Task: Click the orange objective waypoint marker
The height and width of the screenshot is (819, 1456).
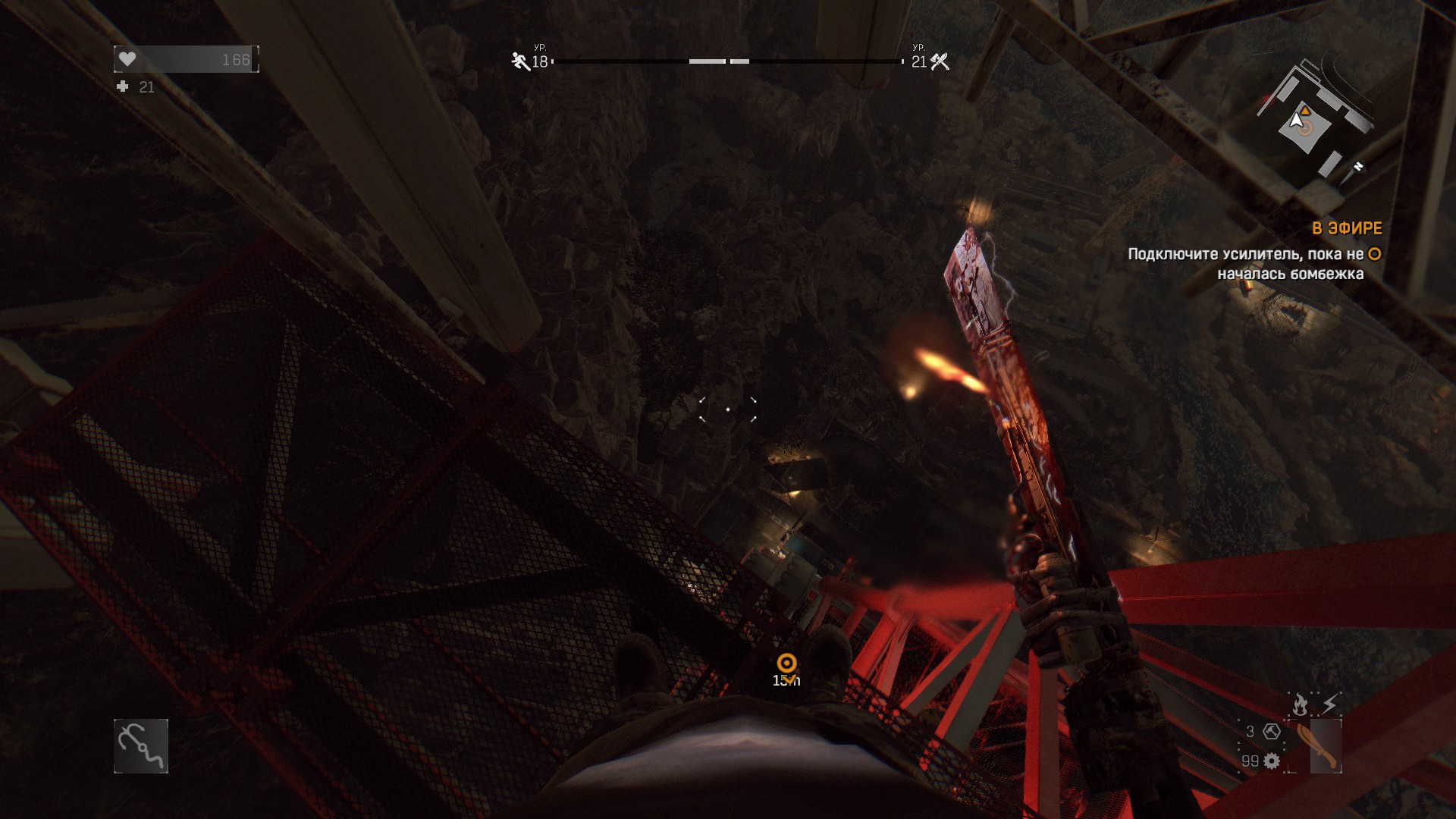Action: tap(787, 664)
